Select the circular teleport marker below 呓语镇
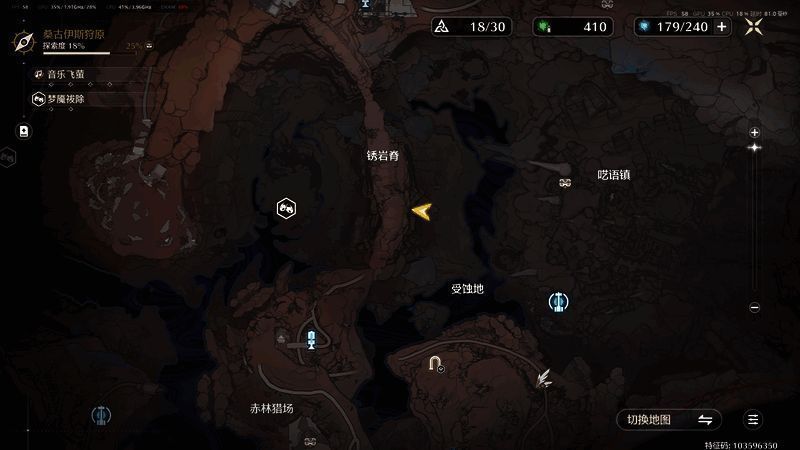800x450 pixels. (558, 301)
